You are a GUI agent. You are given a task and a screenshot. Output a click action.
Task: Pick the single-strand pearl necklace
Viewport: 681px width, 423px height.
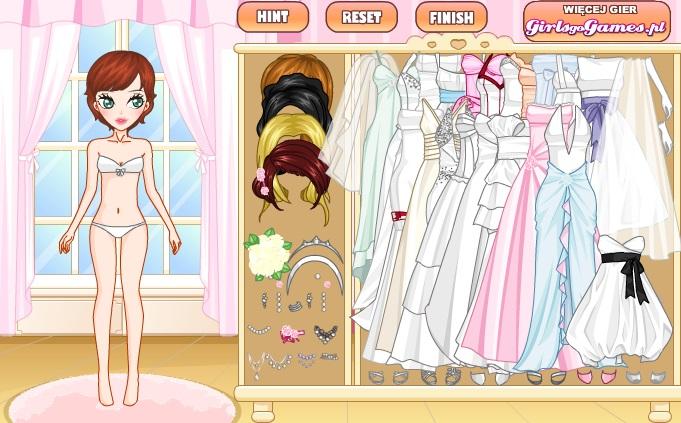click(258, 329)
